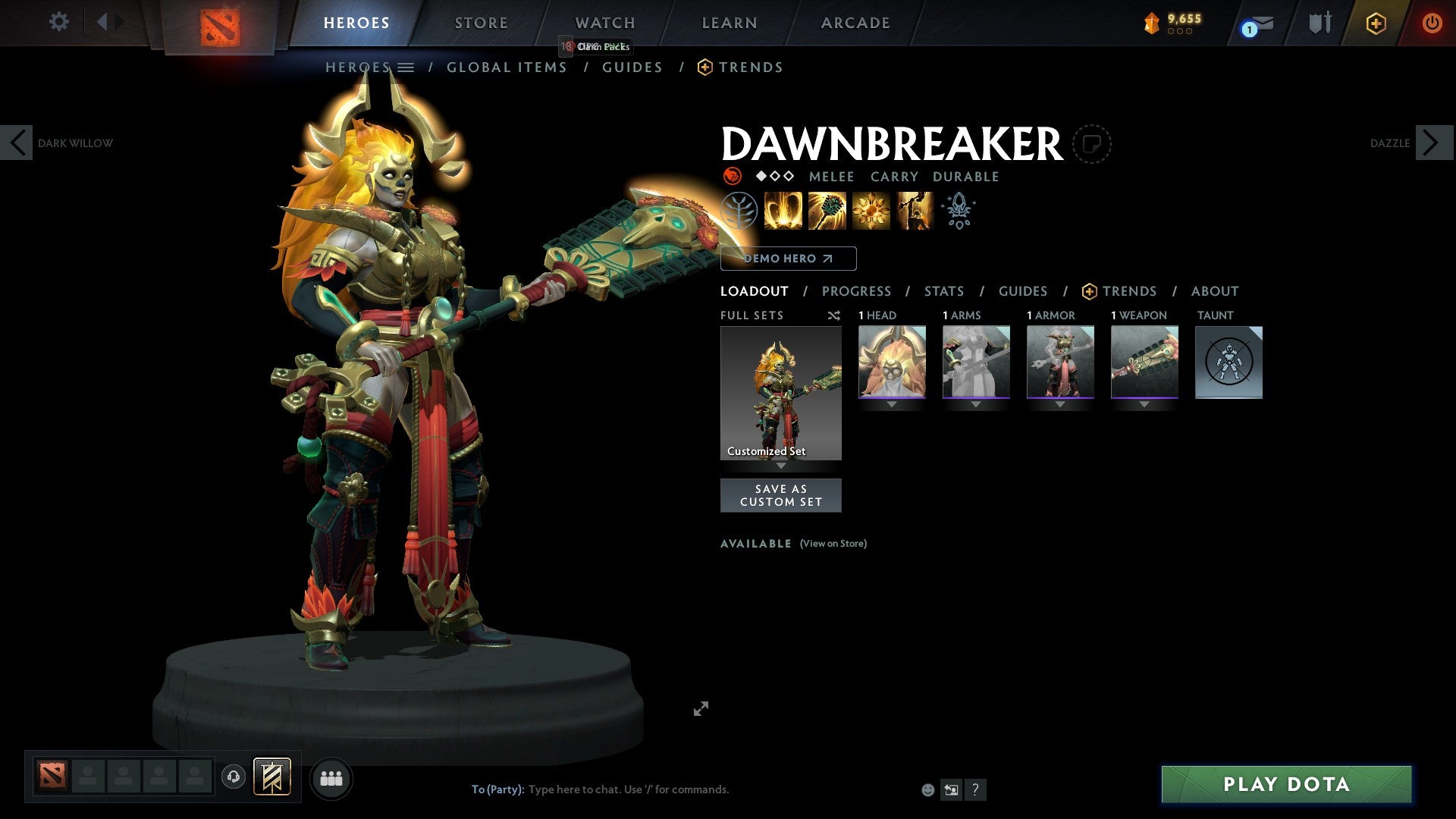View the Celestial Hammer ability icon

pyautogui.click(x=827, y=211)
